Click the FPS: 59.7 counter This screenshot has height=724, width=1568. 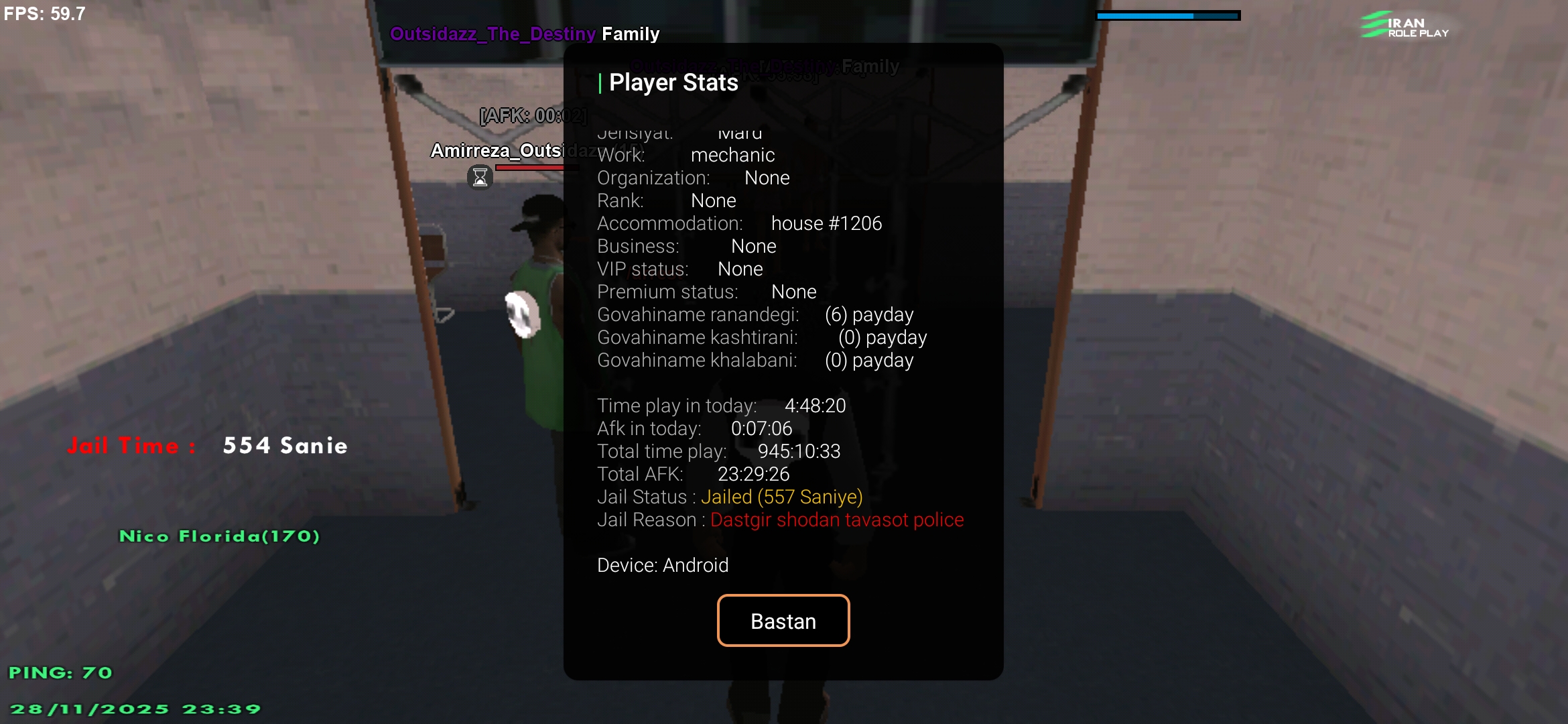[44, 13]
